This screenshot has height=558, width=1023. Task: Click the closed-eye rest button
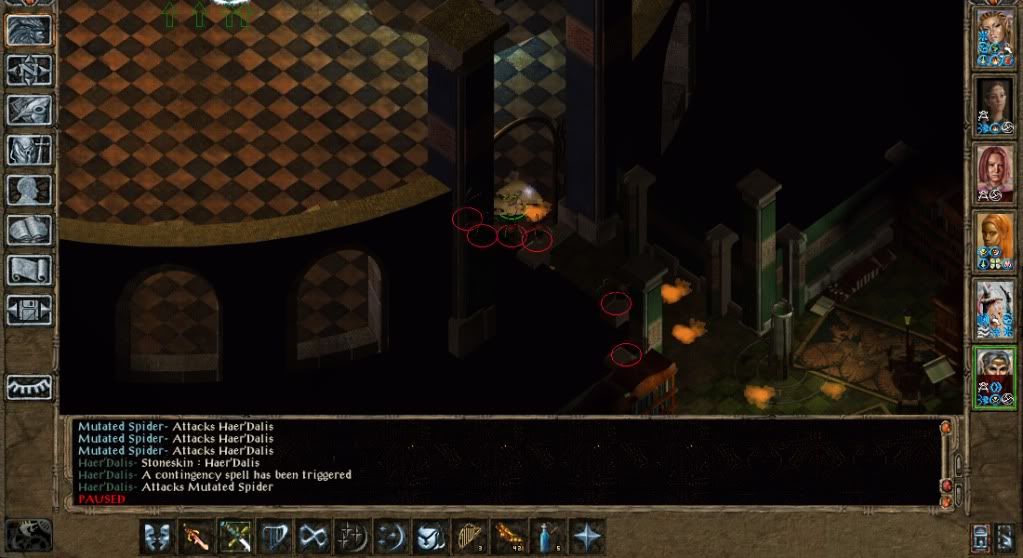[29, 387]
